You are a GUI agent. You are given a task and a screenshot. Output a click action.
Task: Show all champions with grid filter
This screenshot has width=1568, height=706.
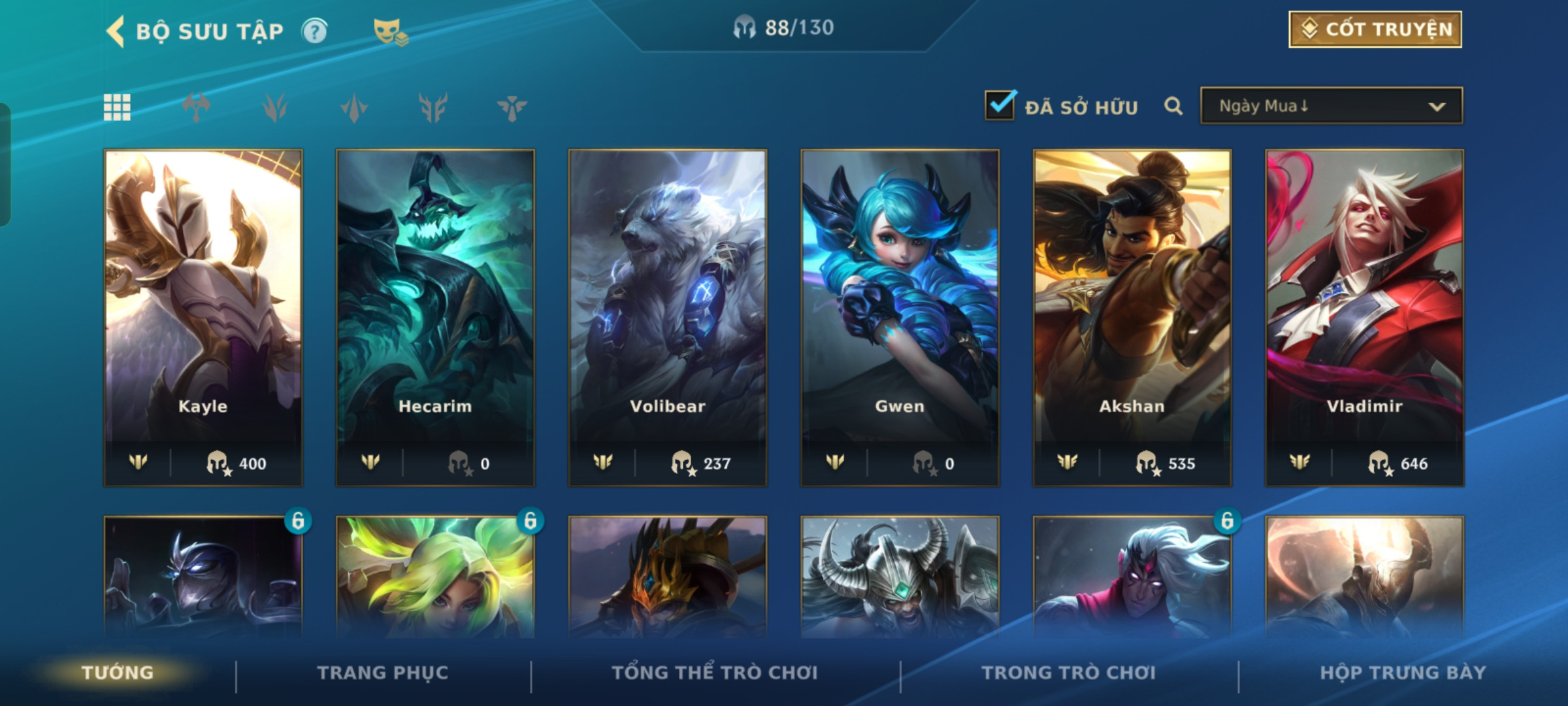pyautogui.click(x=117, y=107)
